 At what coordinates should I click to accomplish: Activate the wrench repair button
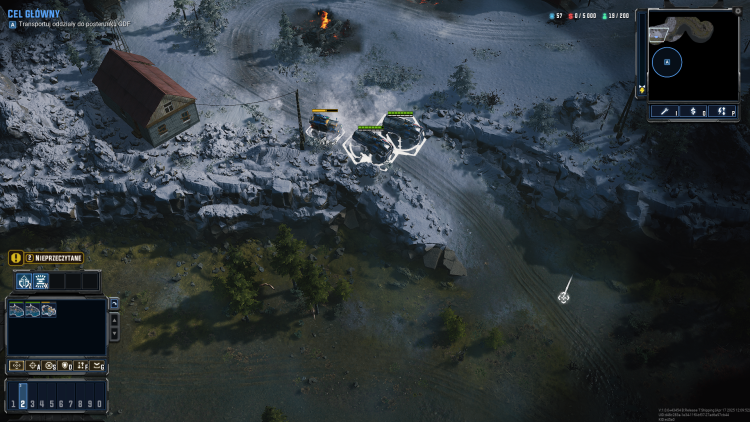664,112
